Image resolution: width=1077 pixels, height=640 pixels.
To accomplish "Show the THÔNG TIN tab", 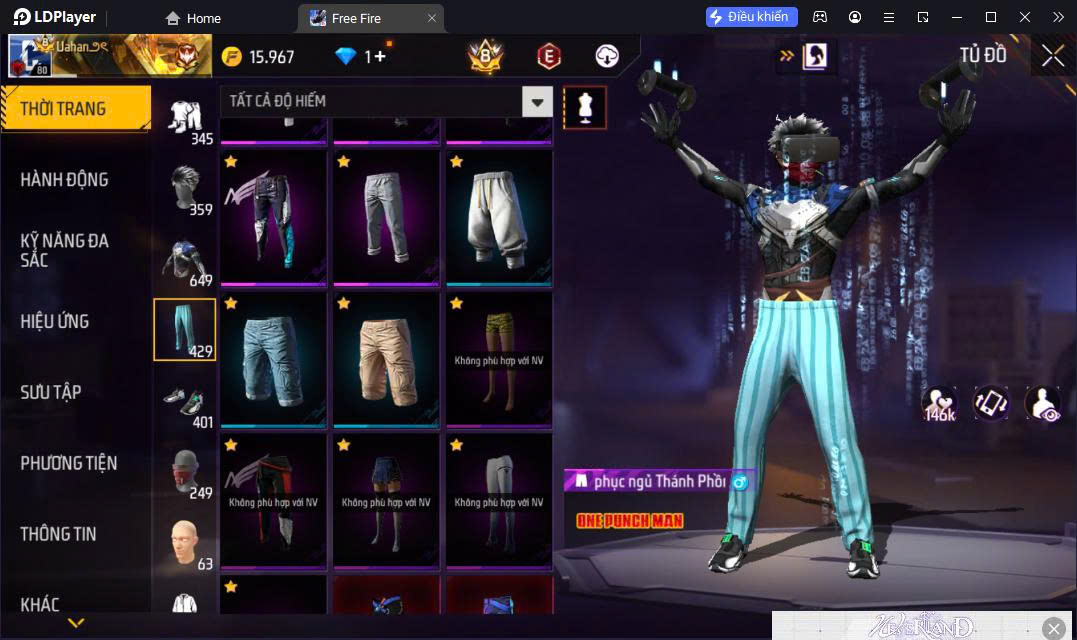I will pos(59,534).
